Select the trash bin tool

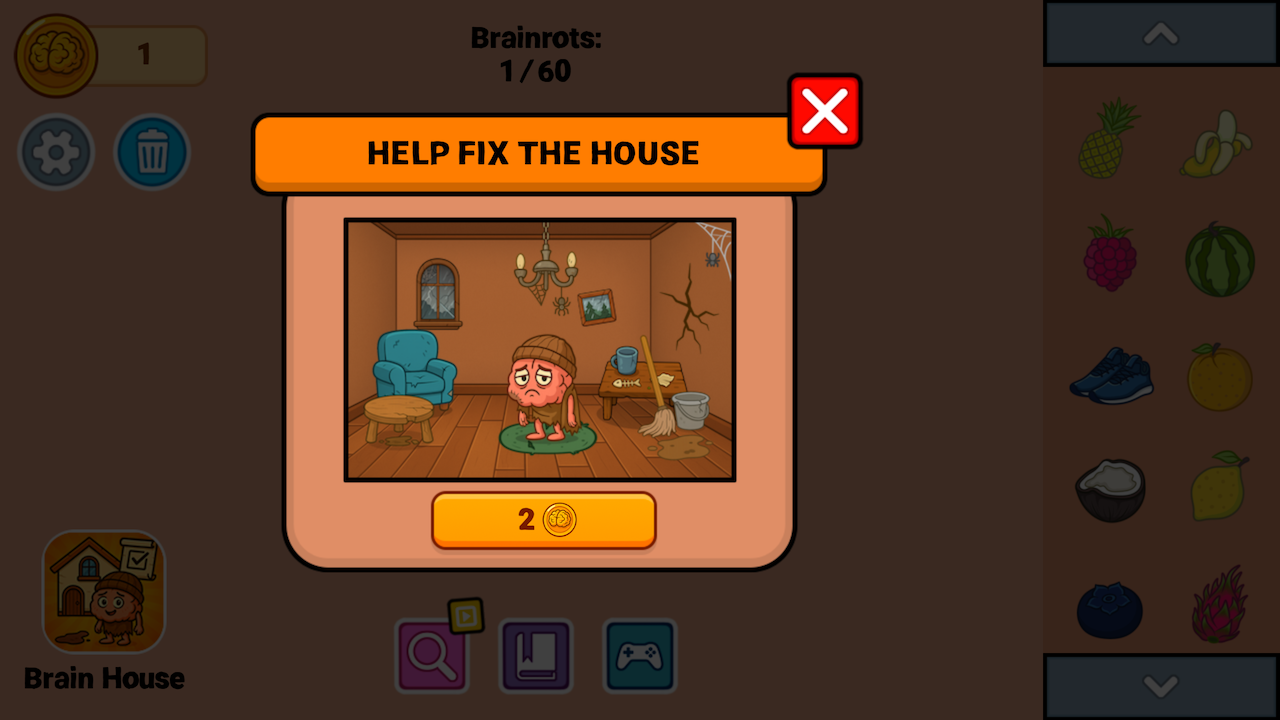(152, 151)
